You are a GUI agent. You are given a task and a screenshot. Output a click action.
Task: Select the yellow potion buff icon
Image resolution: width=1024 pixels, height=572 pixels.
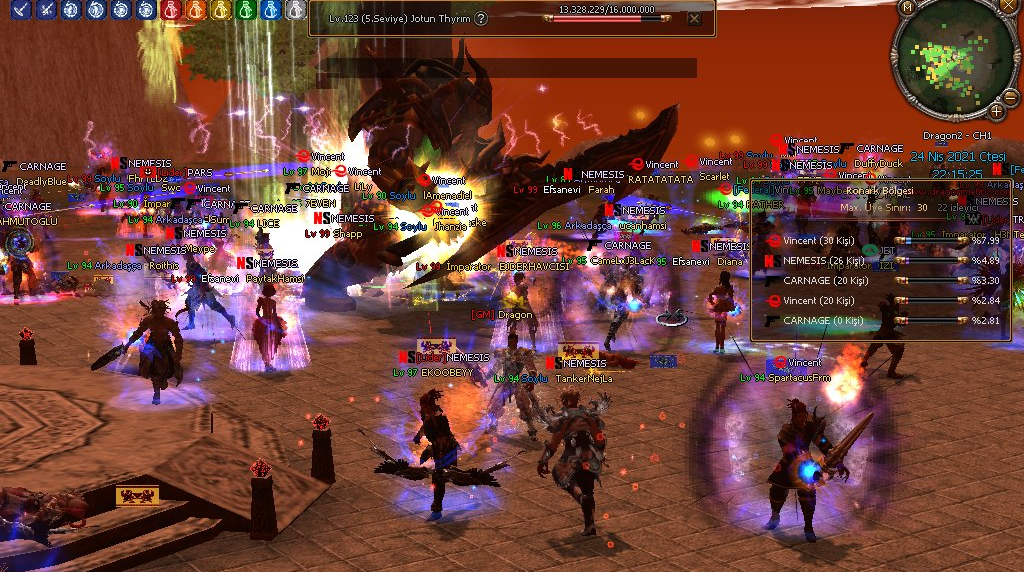coord(220,10)
